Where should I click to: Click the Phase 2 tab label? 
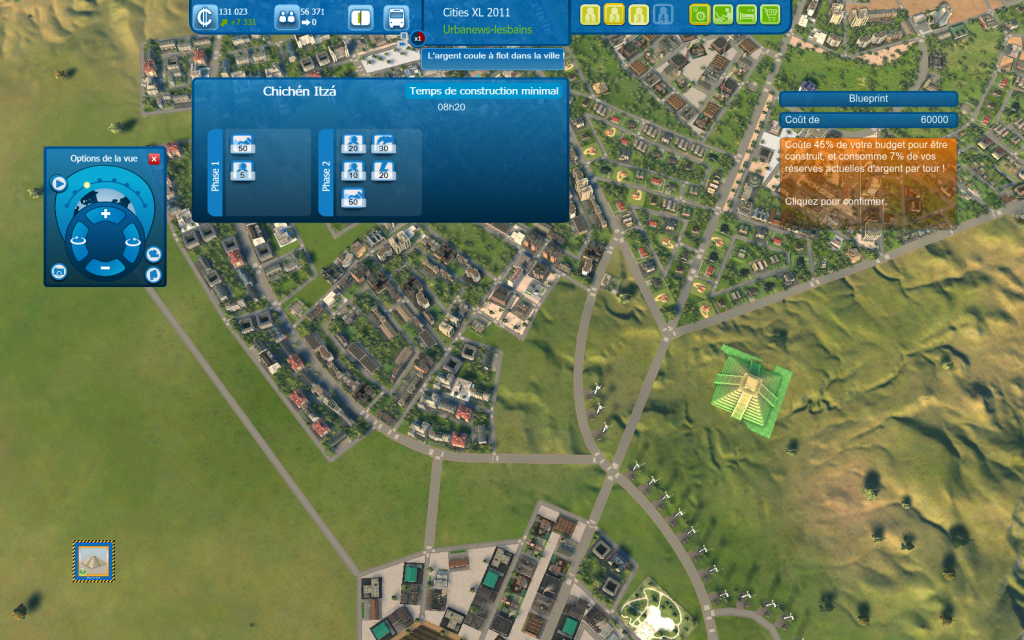tap(325, 172)
